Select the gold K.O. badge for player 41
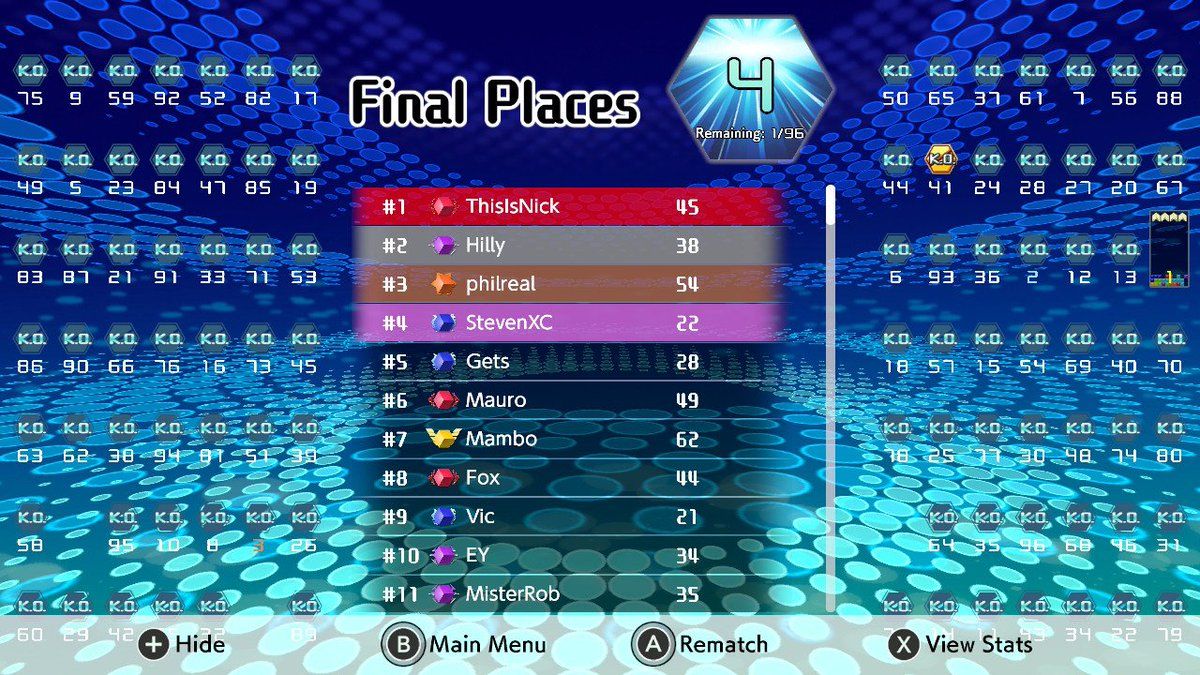The width and height of the screenshot is (1200, 675). click(x=941, y=159)
